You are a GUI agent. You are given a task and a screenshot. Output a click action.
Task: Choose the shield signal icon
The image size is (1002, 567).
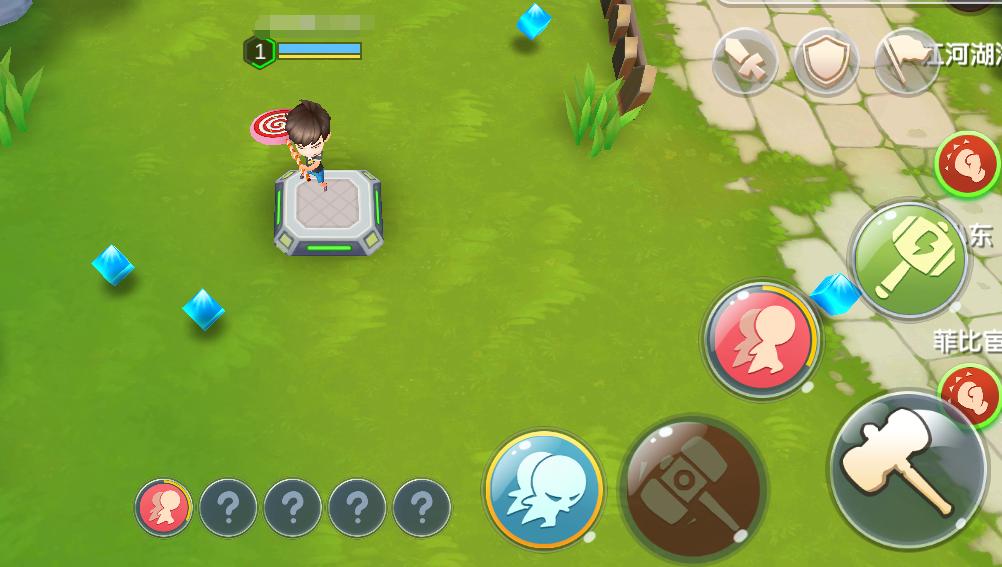825,62
